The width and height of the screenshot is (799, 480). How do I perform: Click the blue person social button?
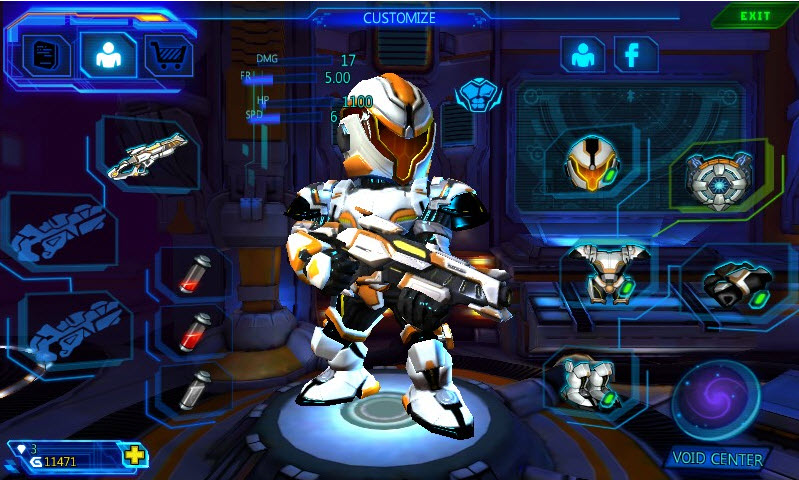[582, 55]
